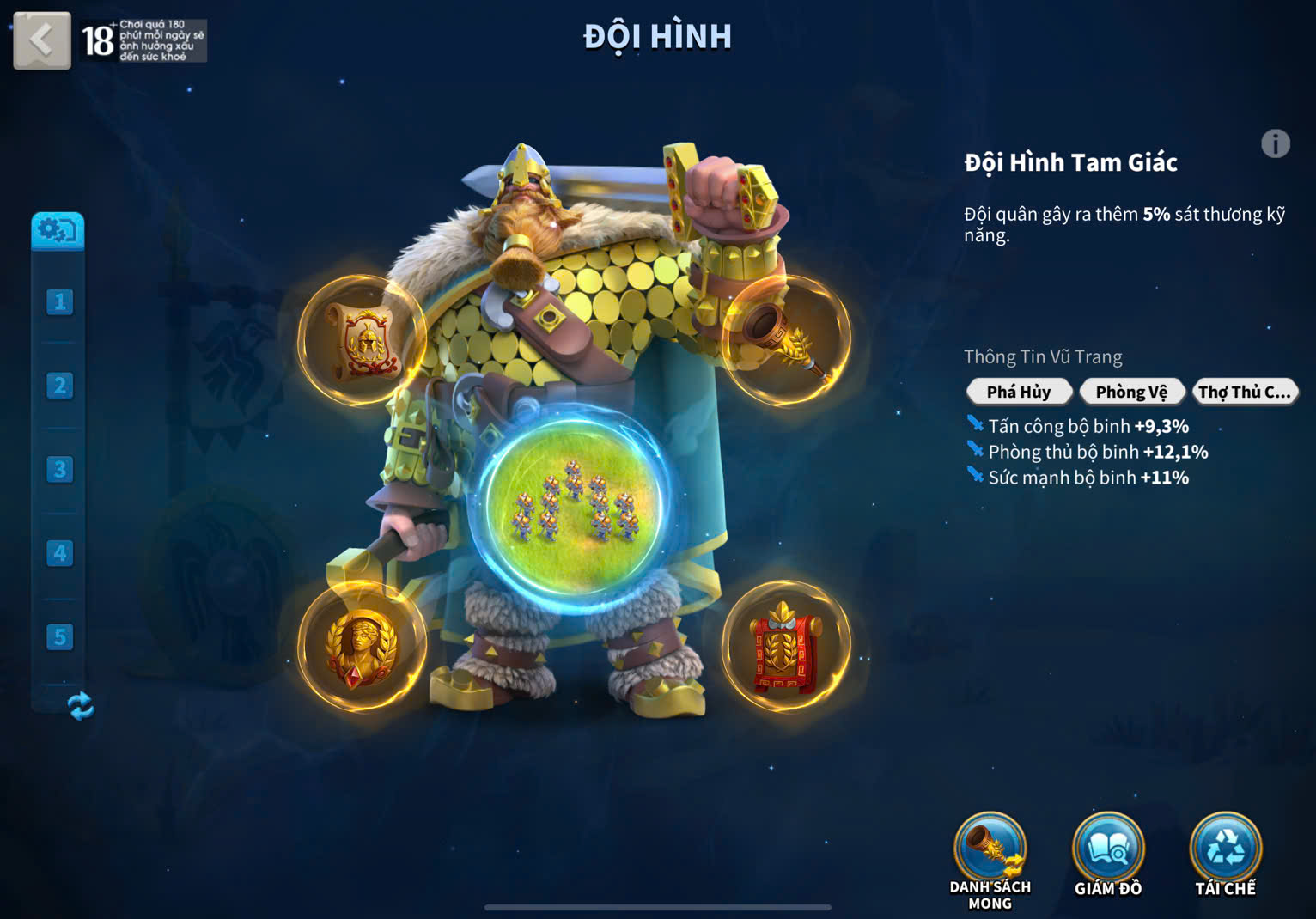Select formation preset 1

pos(59,301)
